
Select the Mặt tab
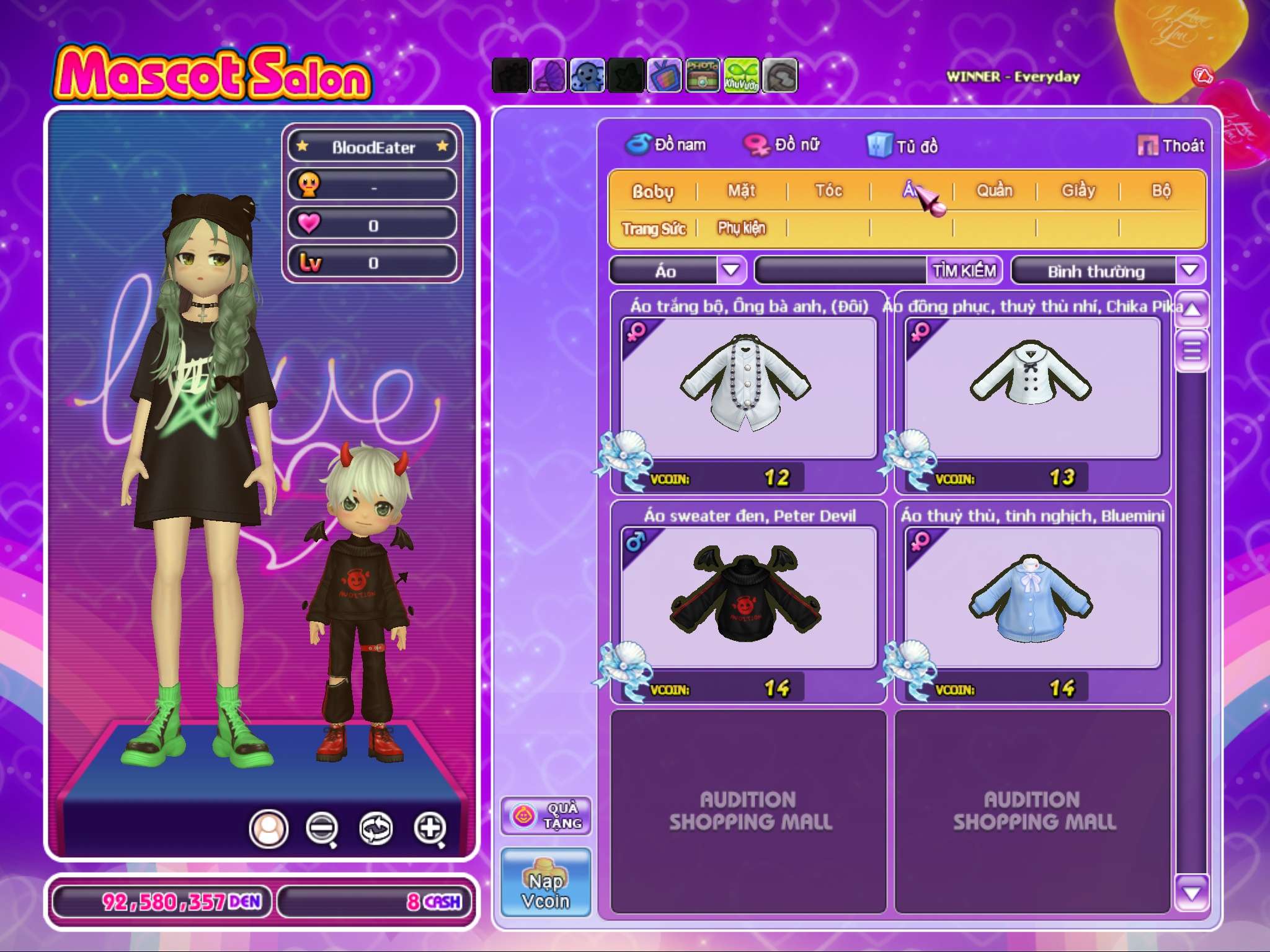click(742, 190)
